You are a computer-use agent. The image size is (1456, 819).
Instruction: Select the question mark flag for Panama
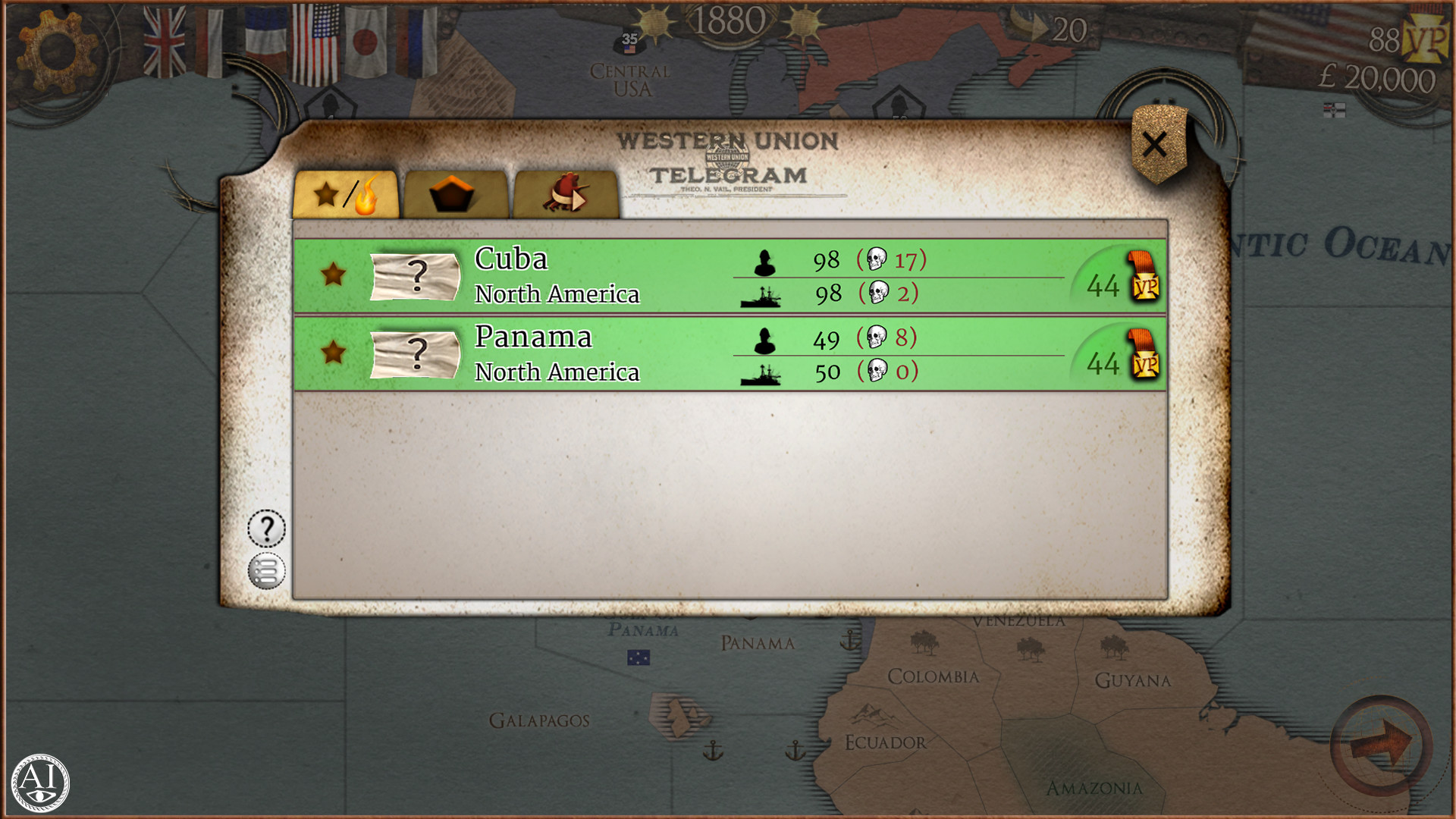[416, 355]
